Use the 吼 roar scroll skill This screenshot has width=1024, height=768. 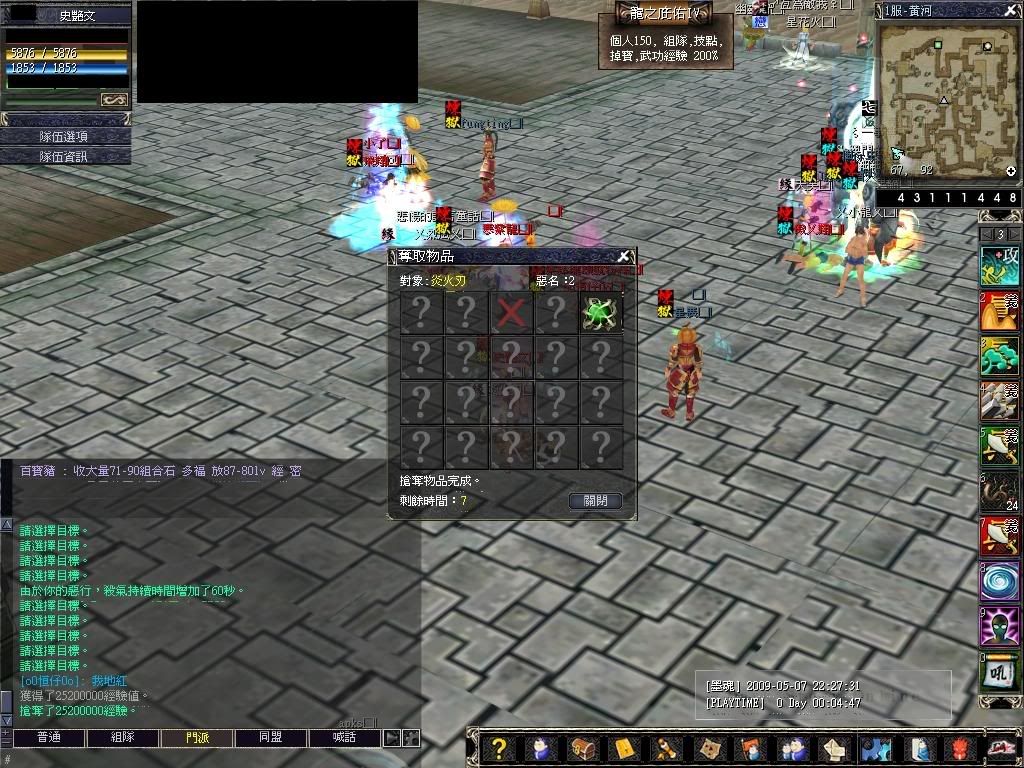(1000, 672)
